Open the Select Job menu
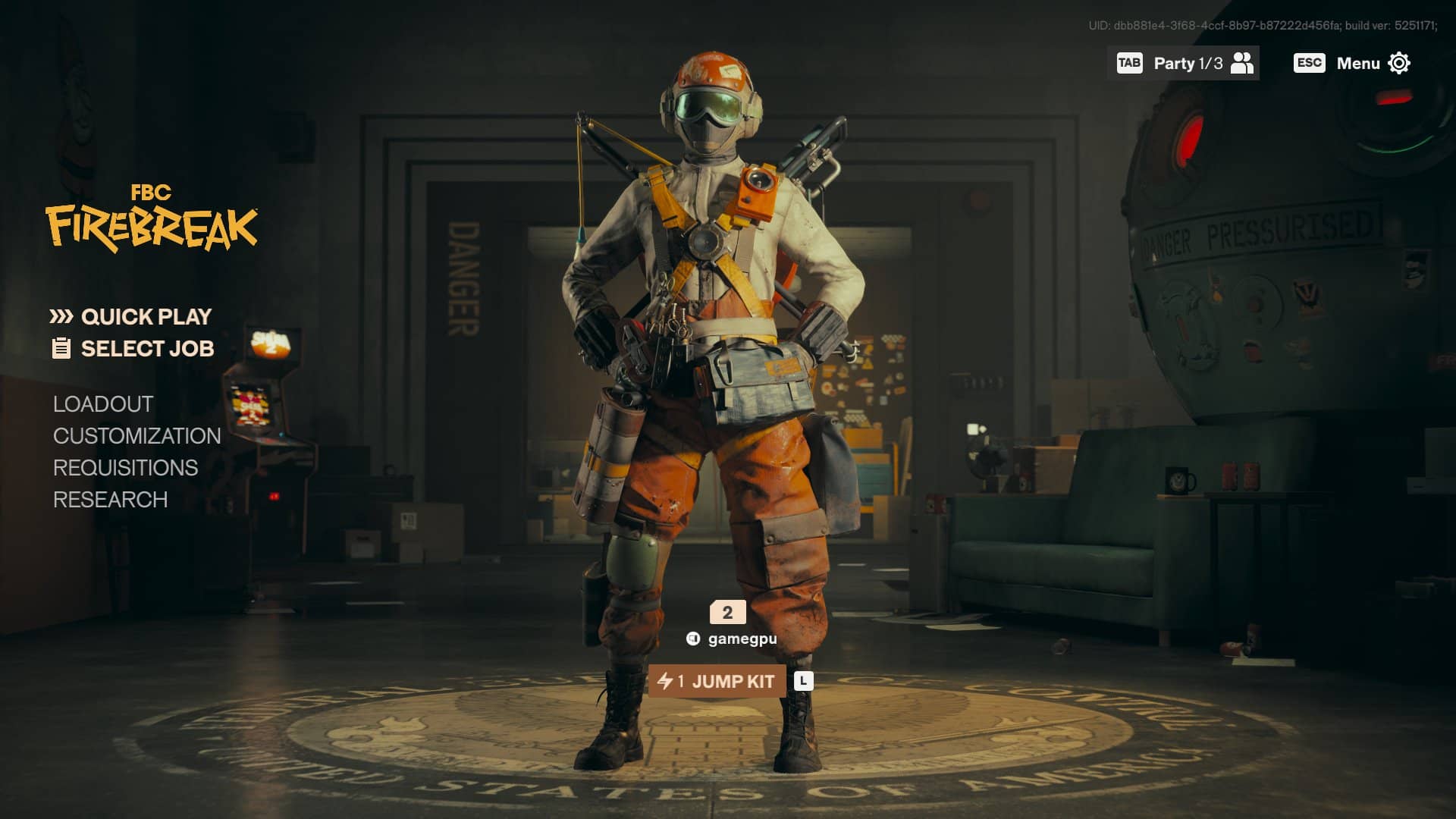 tap(146, 349)
